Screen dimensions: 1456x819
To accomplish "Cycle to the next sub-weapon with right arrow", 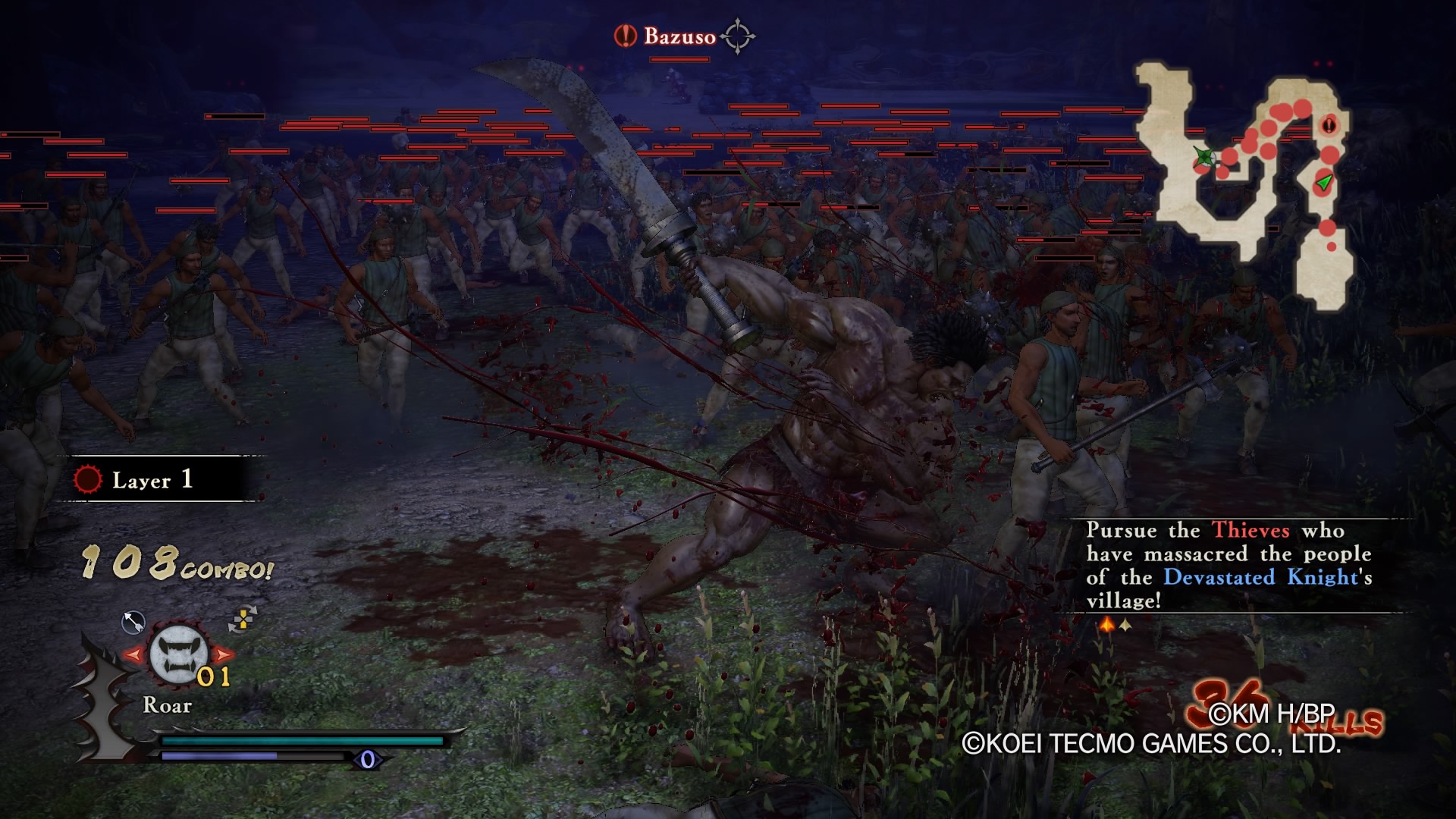I will pyautogui.click(x=224, y=654).
